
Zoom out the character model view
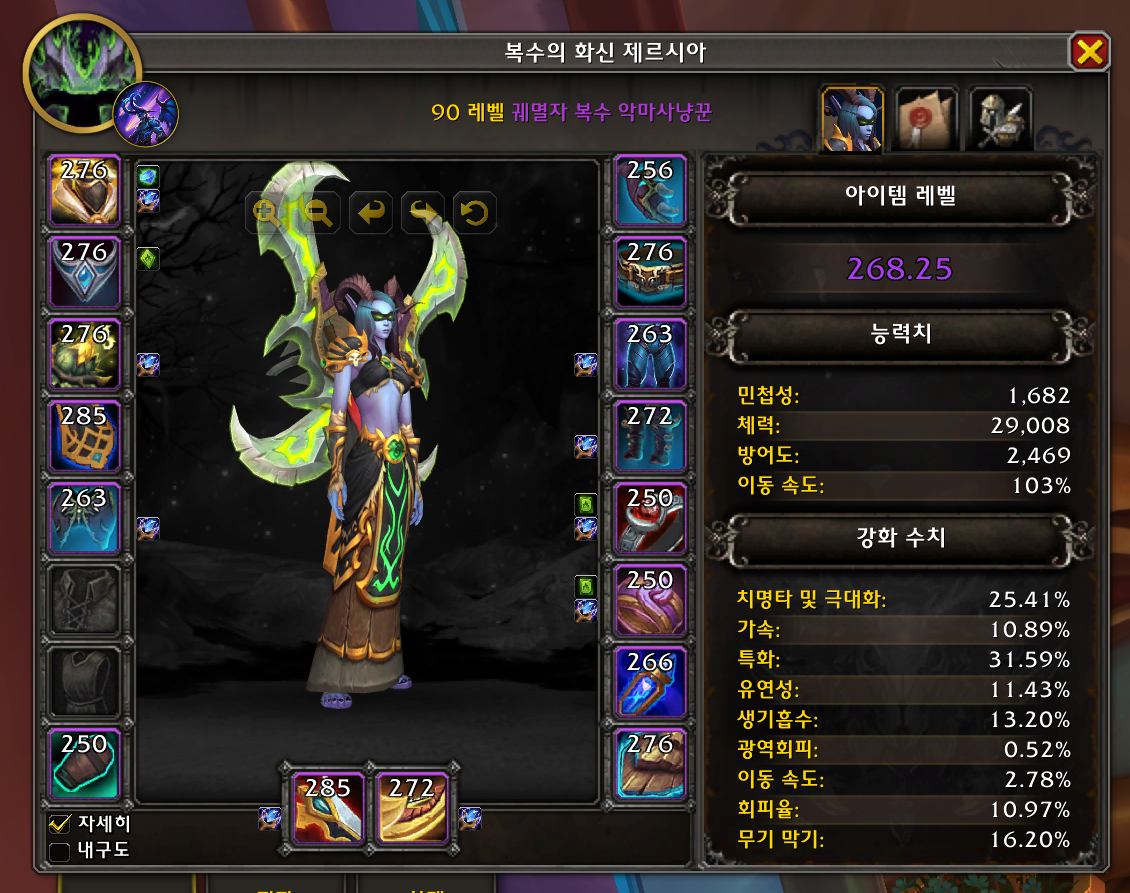pyautogui.click(x=319, y=212)
